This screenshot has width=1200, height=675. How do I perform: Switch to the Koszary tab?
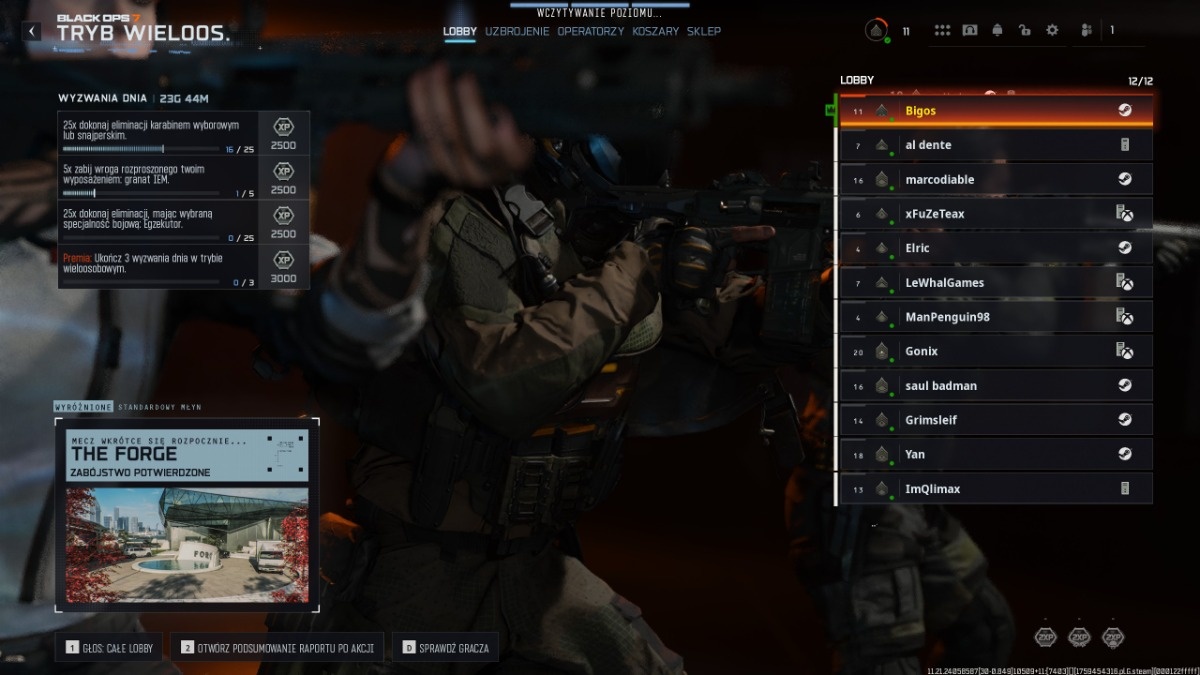655,31
